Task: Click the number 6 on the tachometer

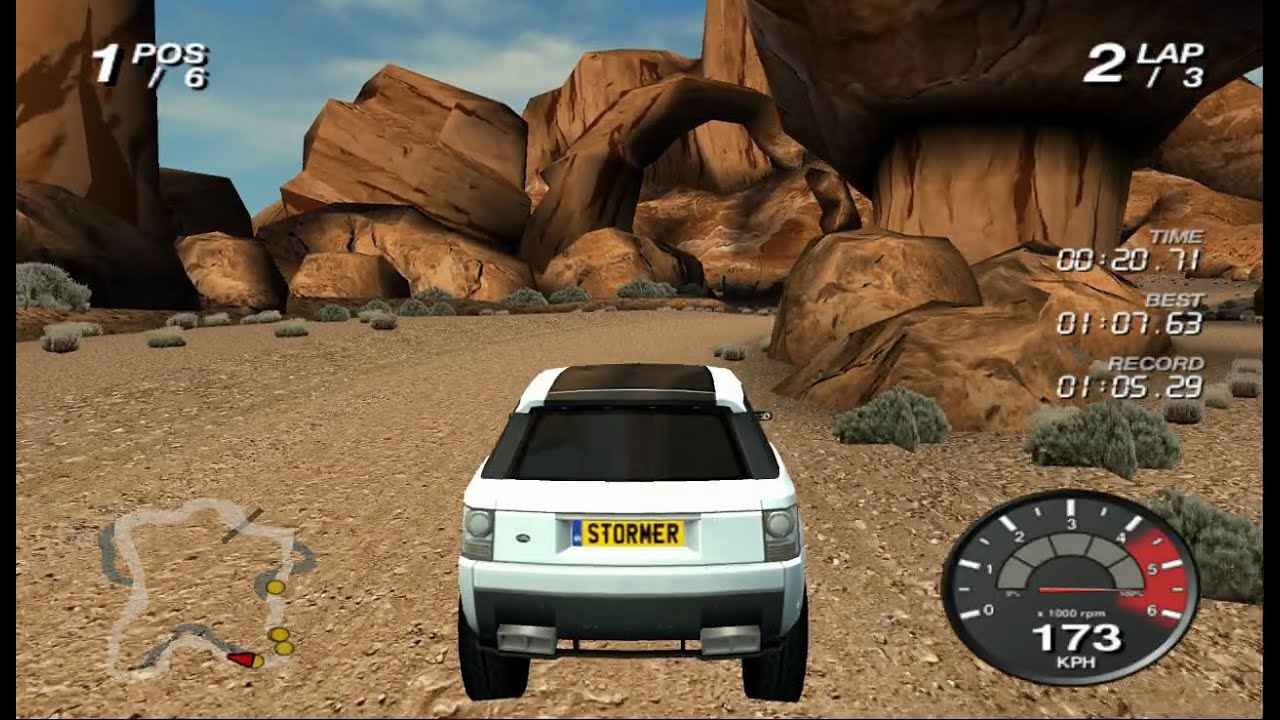Action: (1154, 609)
